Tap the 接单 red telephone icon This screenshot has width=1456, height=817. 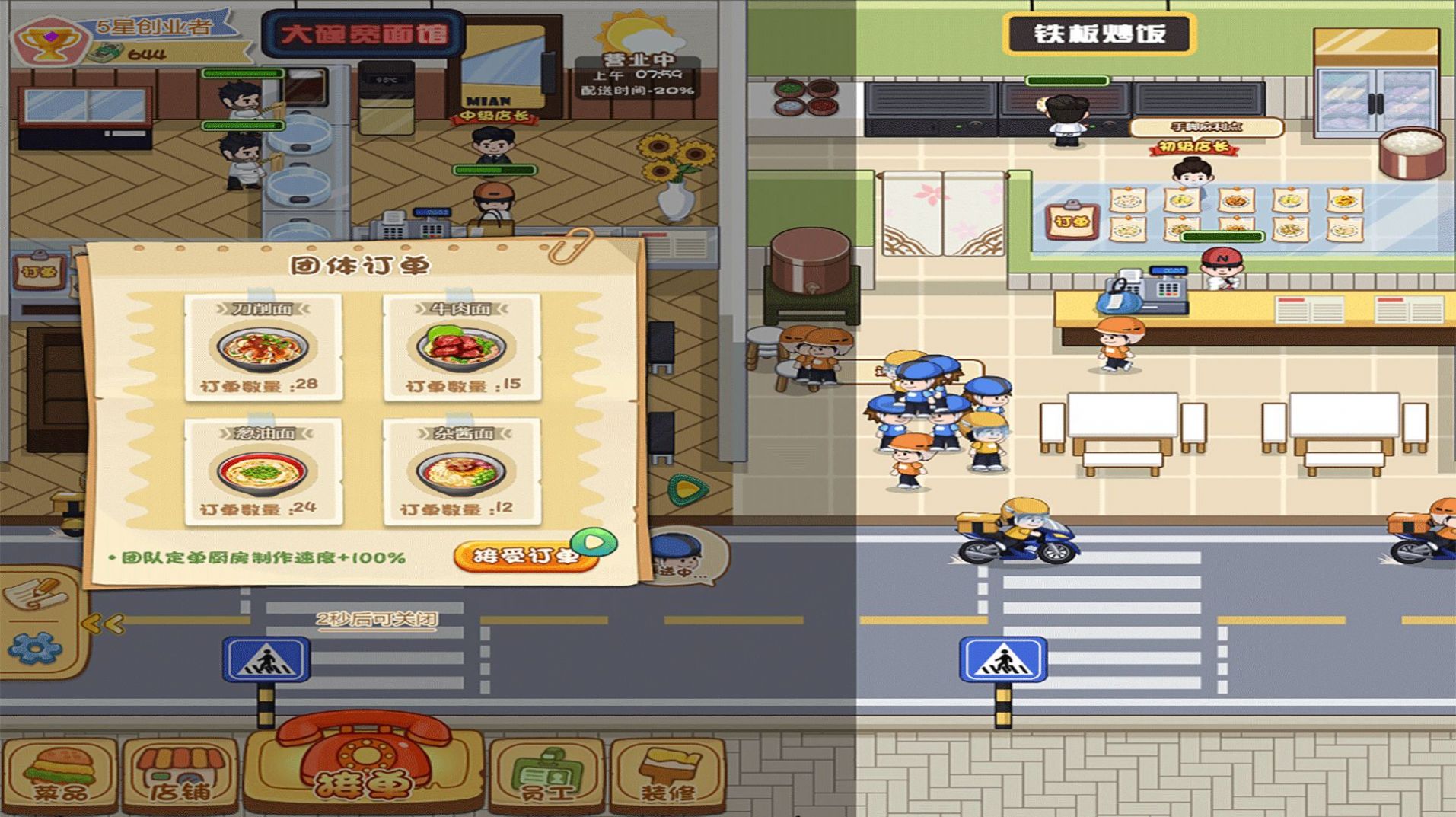363,761
